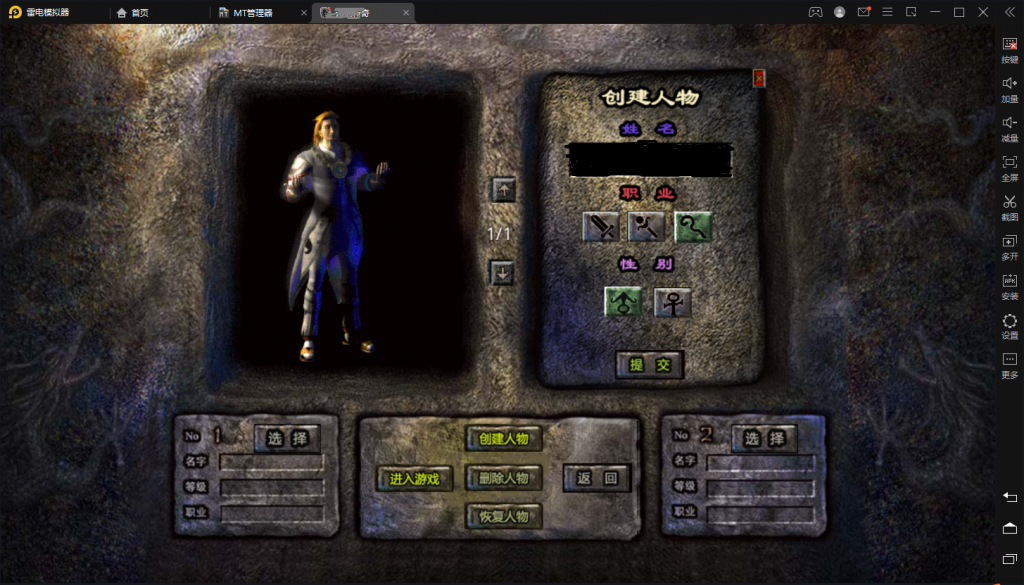The width and height of the screenshot is (1024, 585).
Task: Choose the mage class icon
Action: pyautogui.click(x=647, y=227)
